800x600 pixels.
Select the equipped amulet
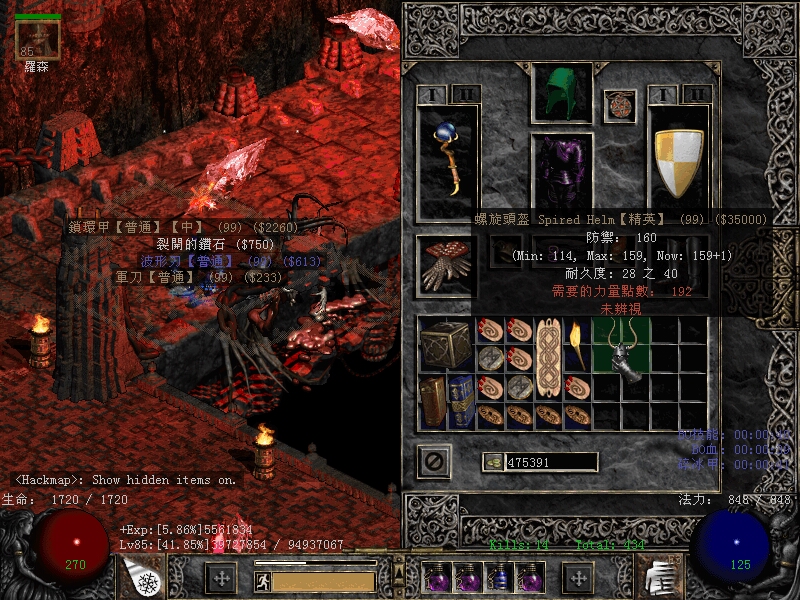coord(620,105)
